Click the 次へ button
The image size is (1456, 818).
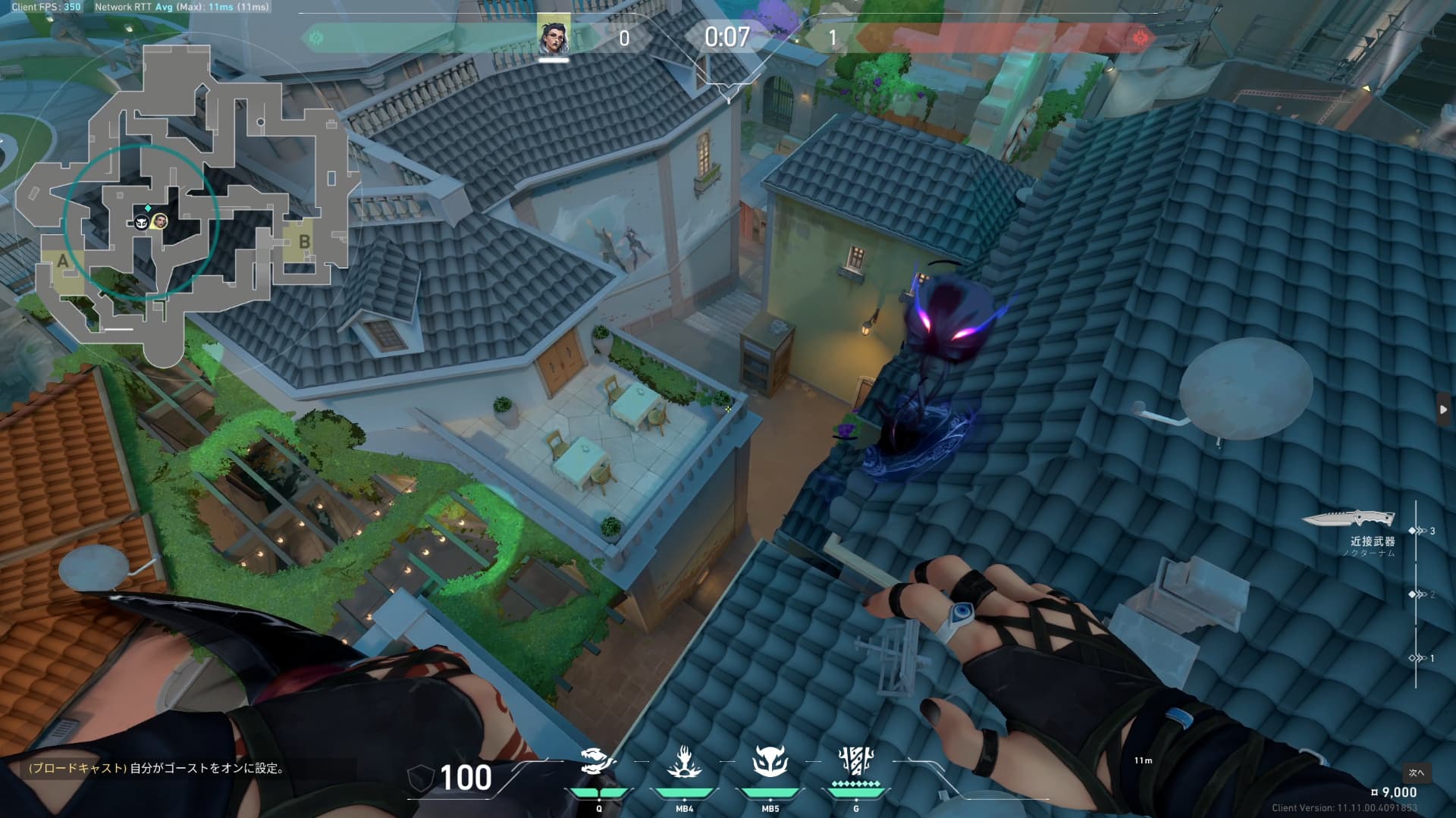(x=1416, y=773)
